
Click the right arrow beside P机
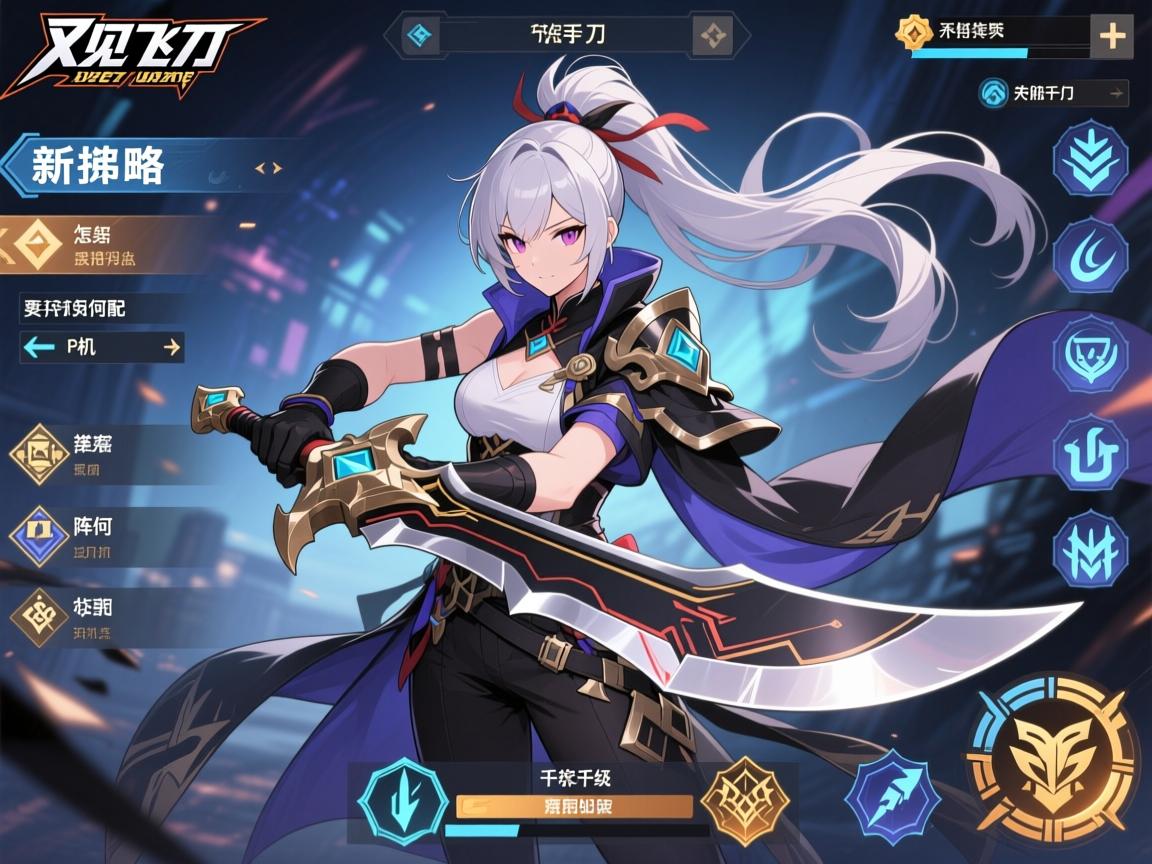(x=171, y=347)
